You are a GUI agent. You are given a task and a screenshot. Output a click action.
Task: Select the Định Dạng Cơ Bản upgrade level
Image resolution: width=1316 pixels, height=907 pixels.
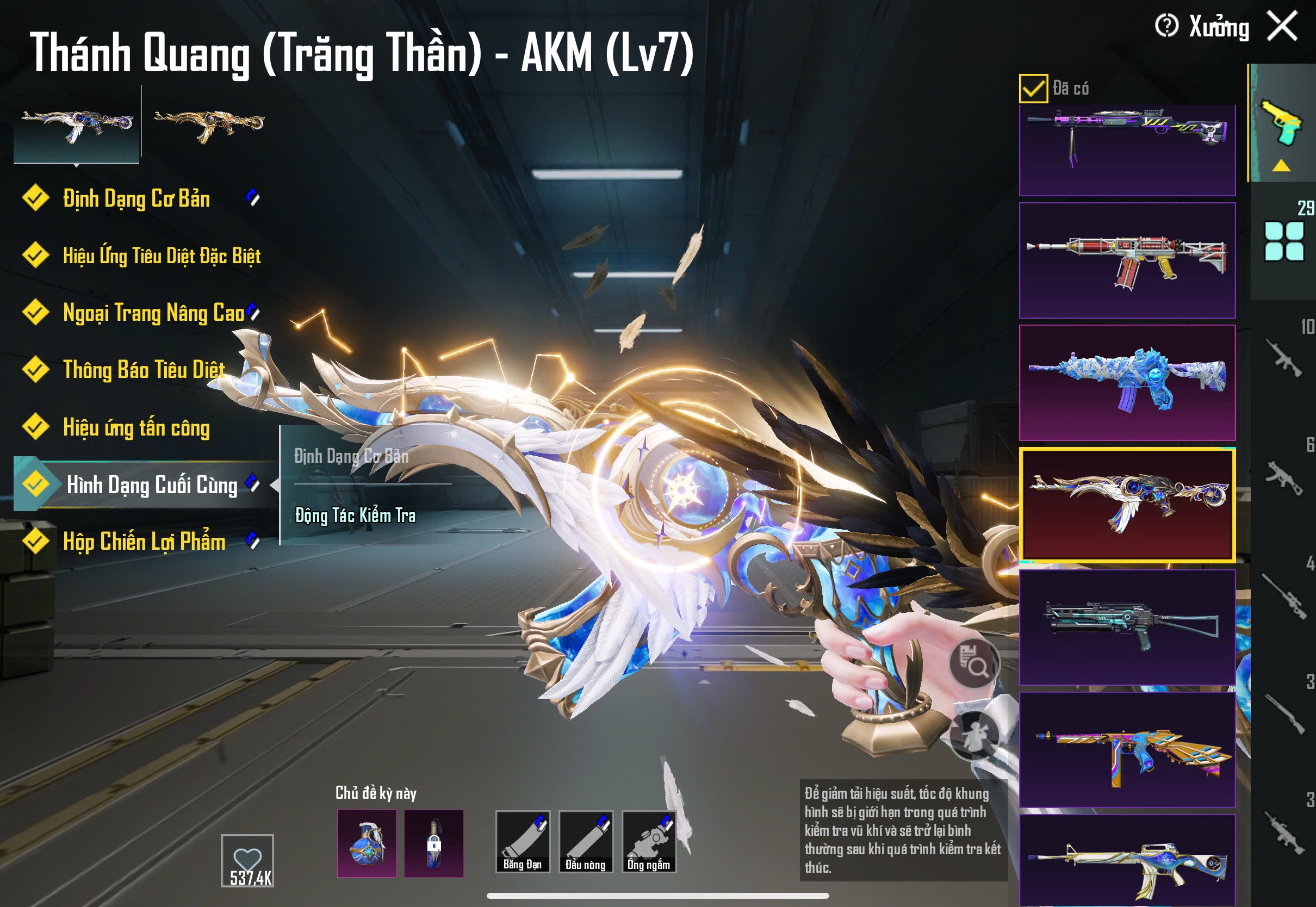tap(136, 199)
